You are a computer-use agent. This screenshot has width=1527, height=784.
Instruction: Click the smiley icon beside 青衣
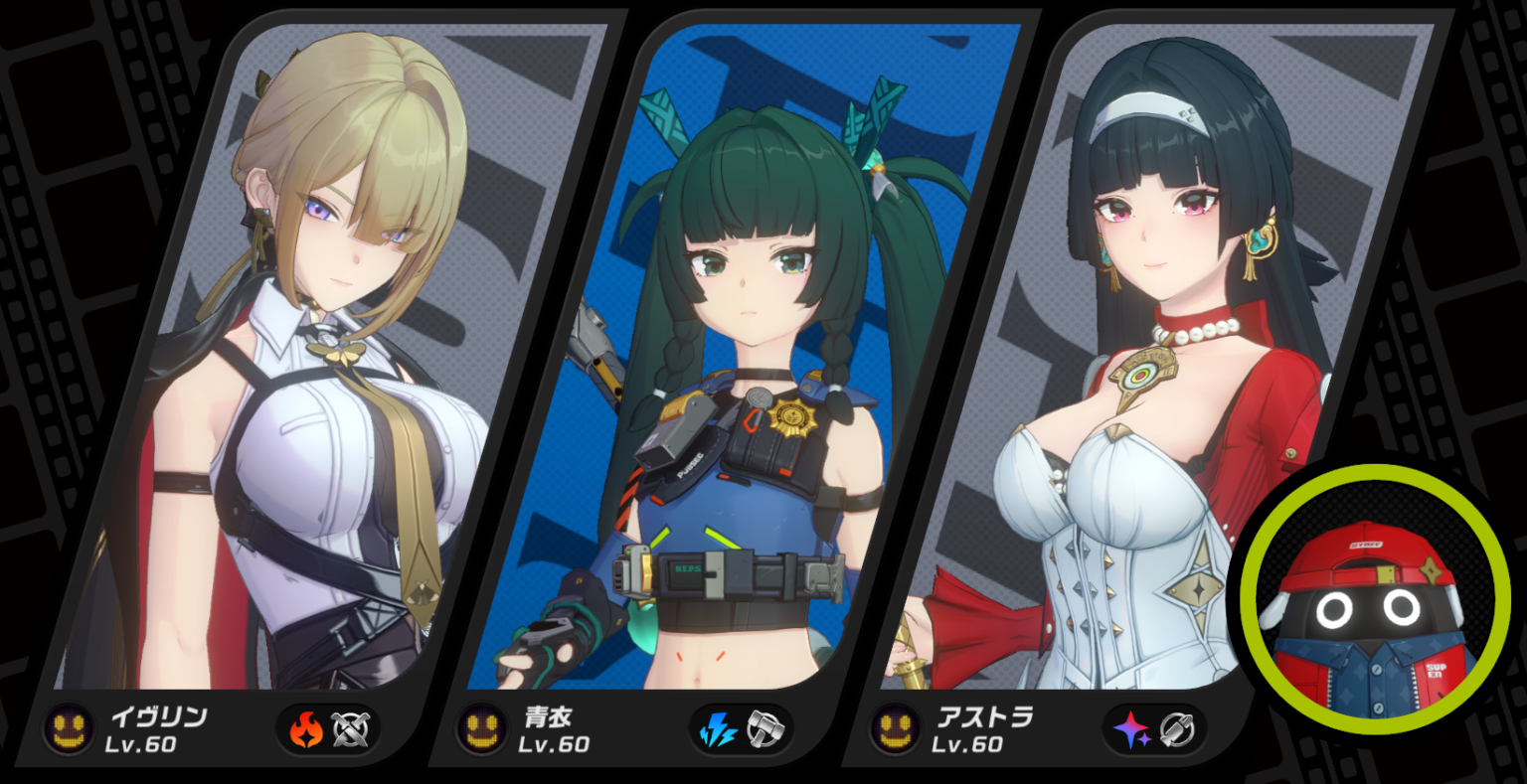[482, 729]
